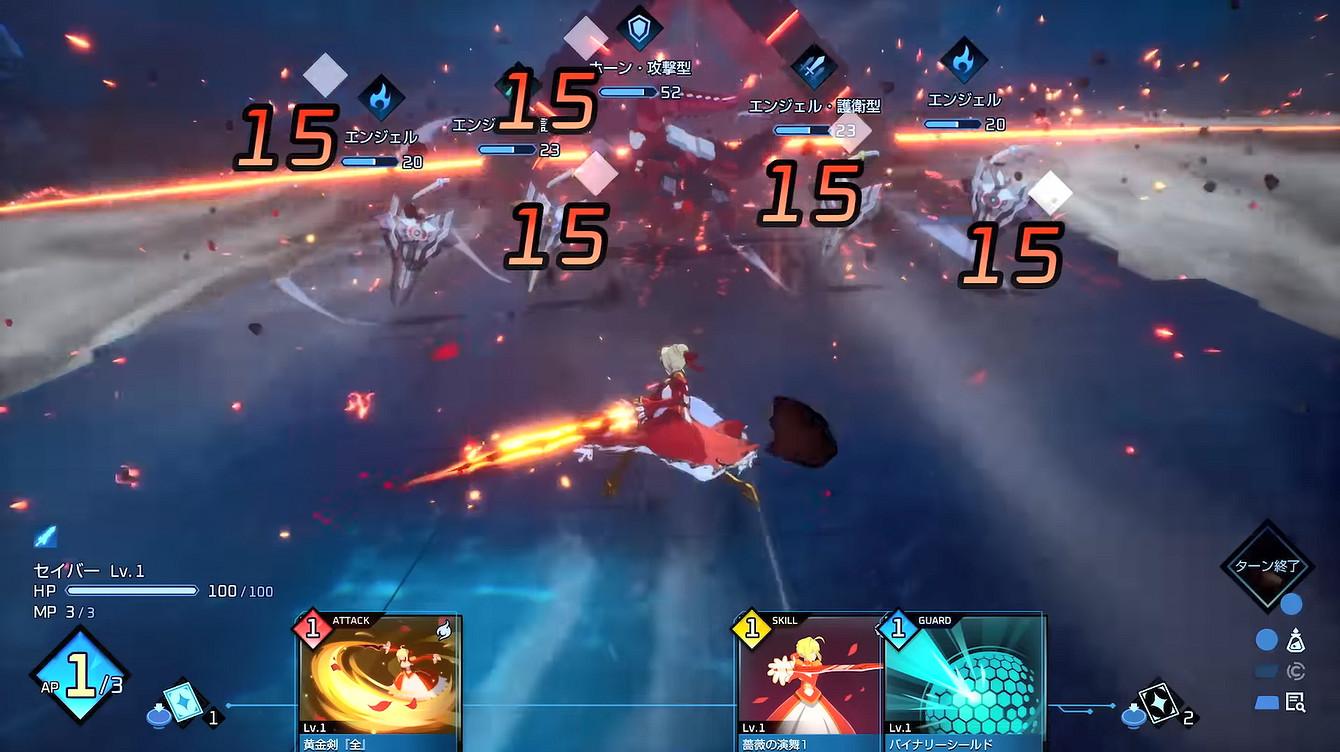
Task: Toggle targeting on the diamond above ホーン・攻撃型
Action: pyautogui.click(x=585, y=40)
